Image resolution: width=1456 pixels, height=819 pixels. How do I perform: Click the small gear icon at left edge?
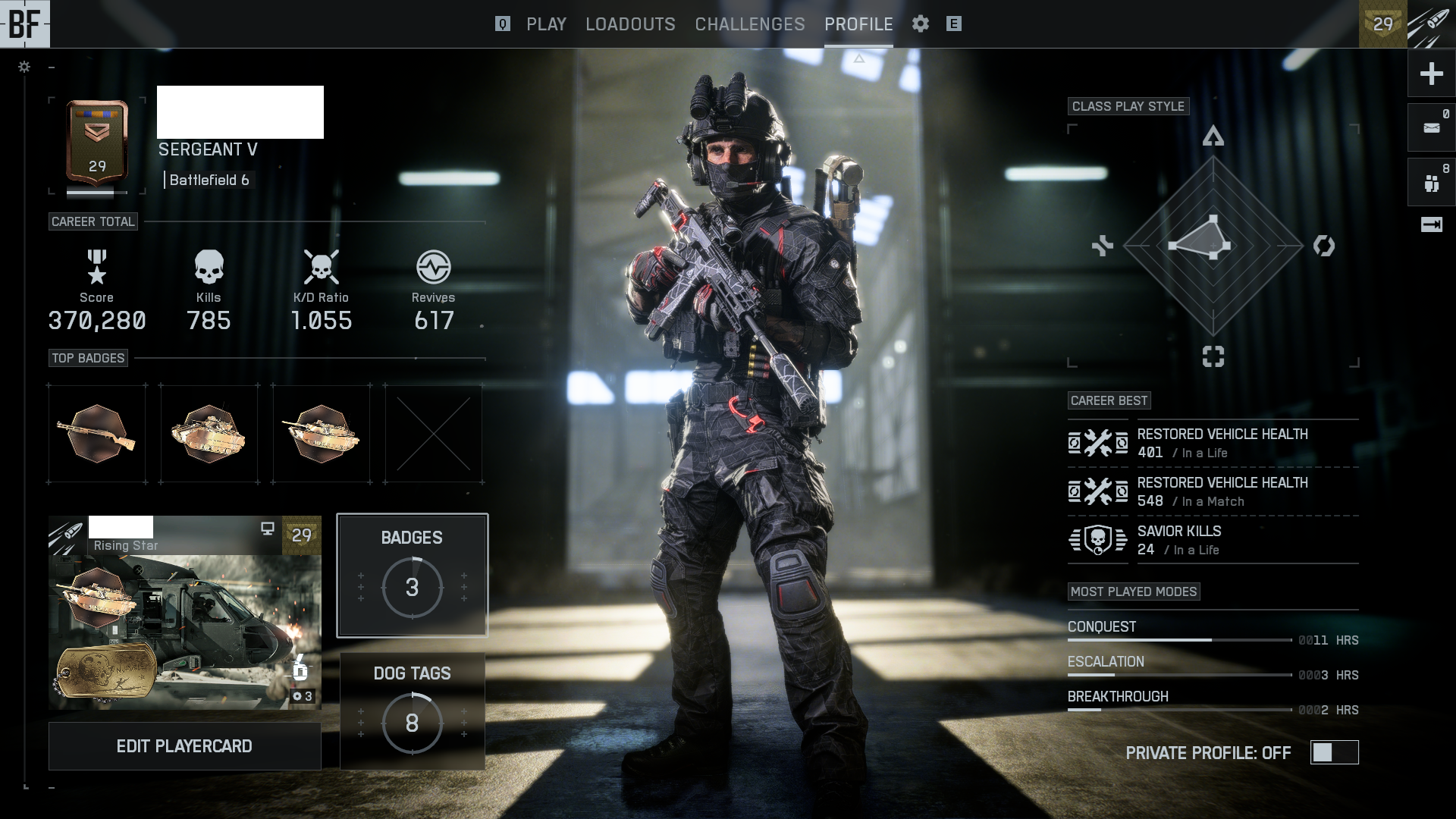24,67
